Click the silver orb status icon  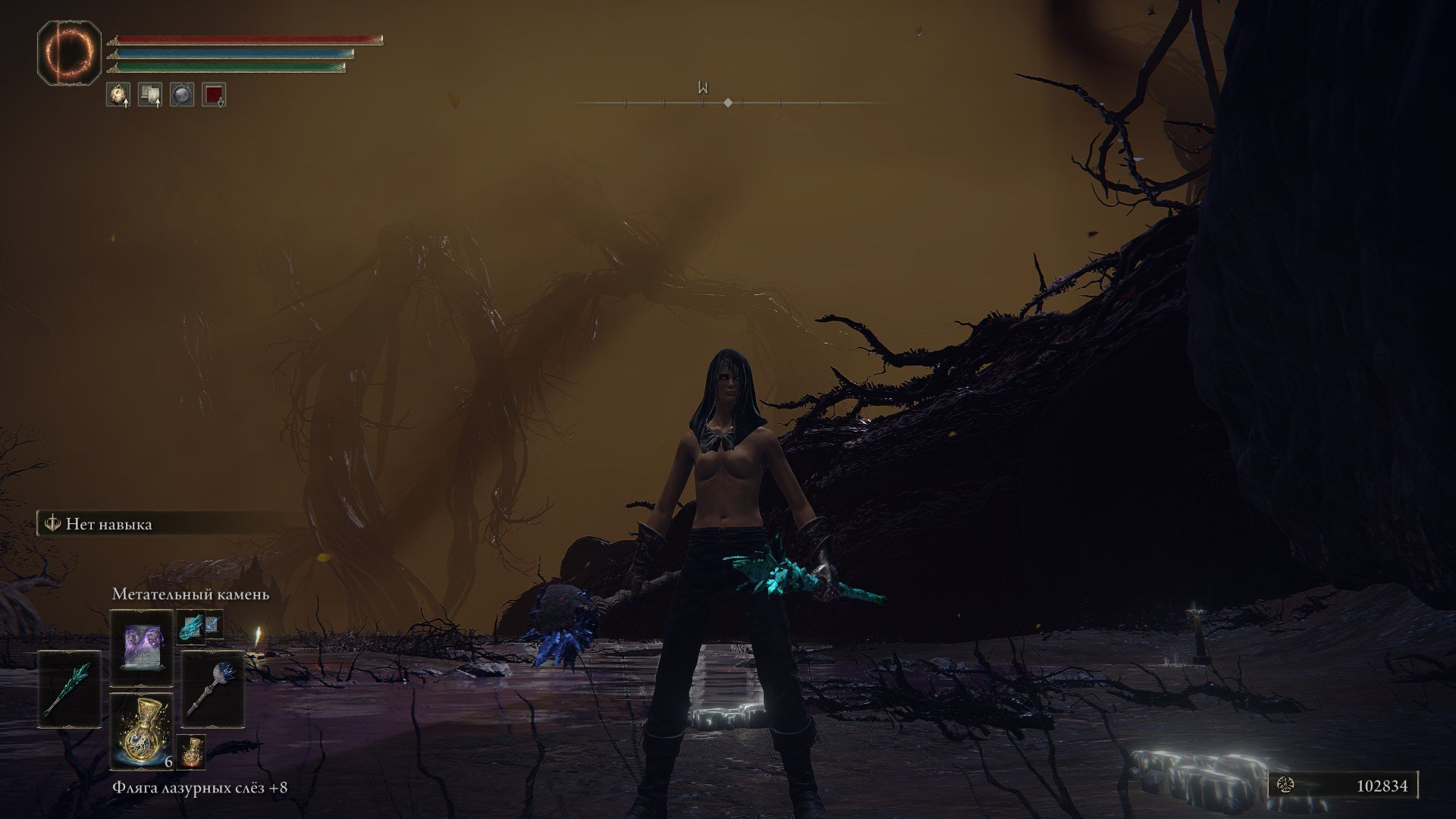click(182, 95)
